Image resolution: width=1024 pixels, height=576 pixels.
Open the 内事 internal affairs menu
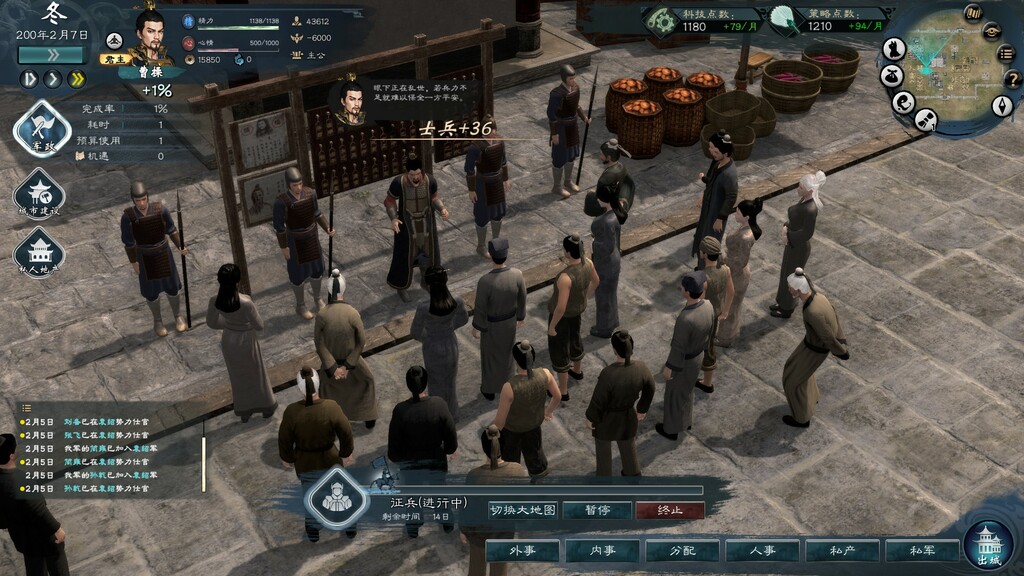tap(602, 551)
